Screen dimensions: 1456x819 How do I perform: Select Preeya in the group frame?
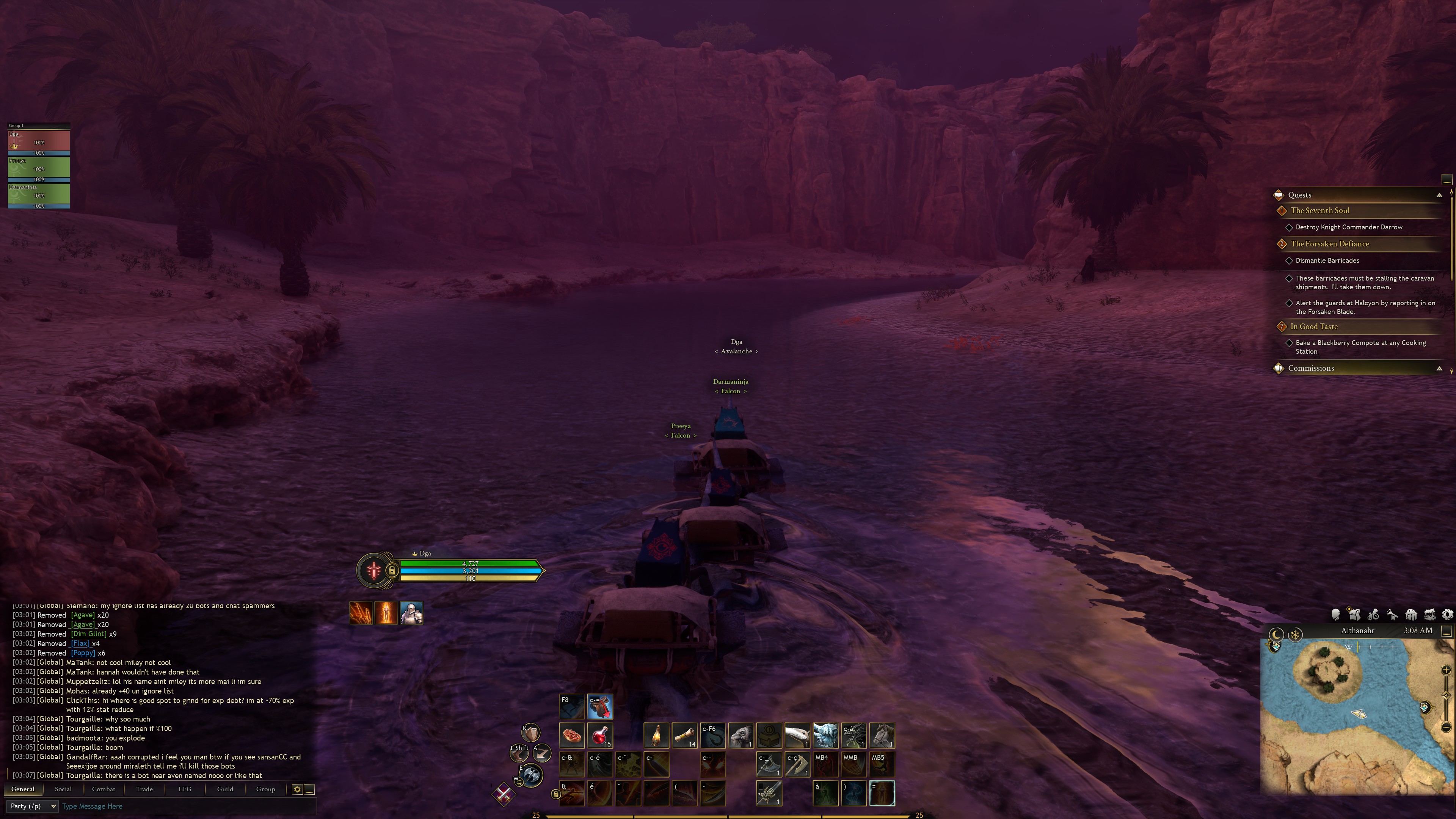tap(38, 168)
